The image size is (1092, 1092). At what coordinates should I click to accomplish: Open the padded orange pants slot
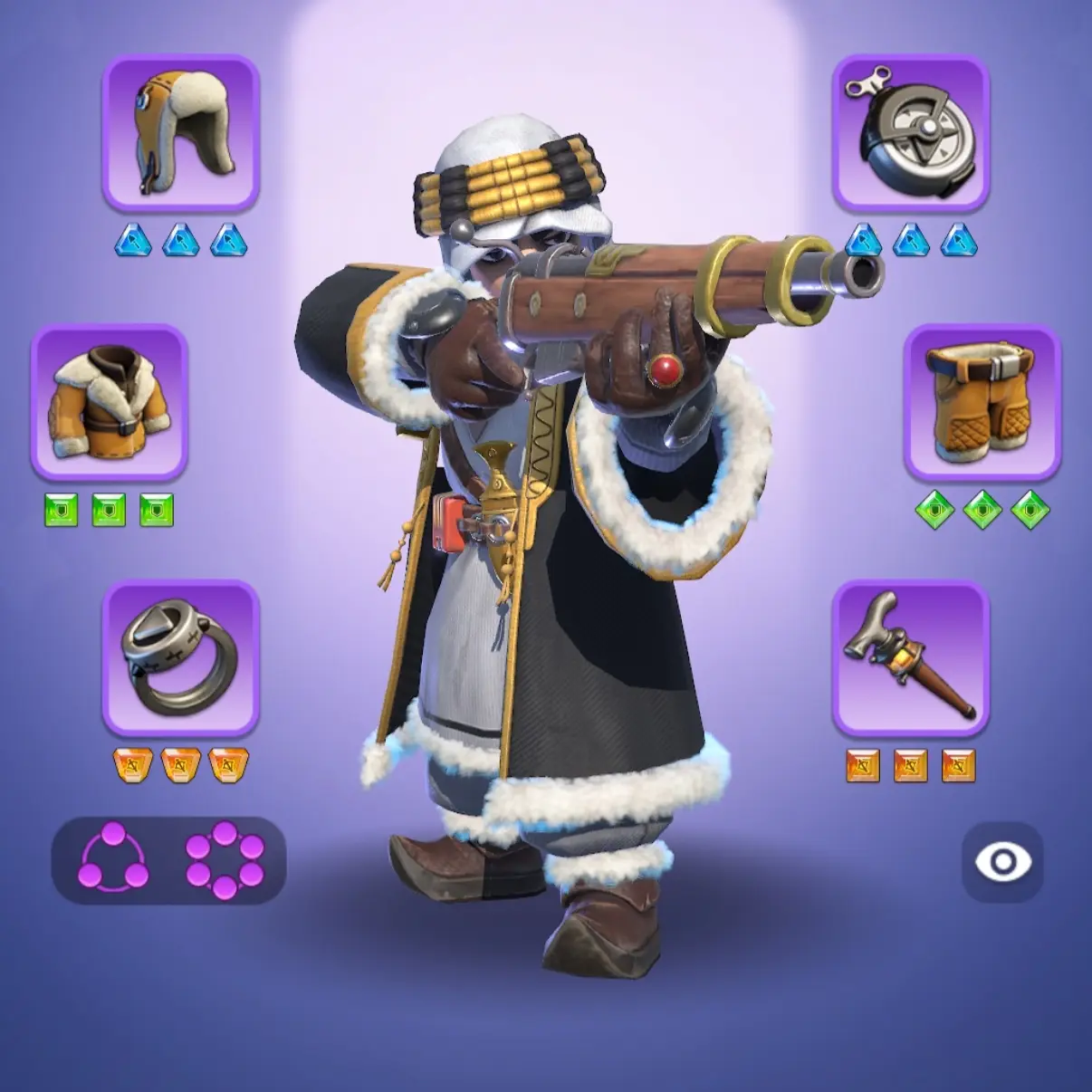[981, 401]
